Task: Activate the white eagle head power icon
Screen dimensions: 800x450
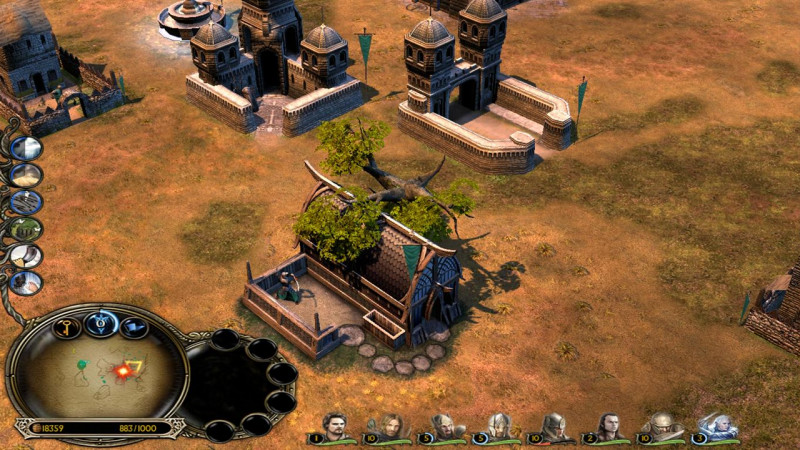Action: (25, 256)
